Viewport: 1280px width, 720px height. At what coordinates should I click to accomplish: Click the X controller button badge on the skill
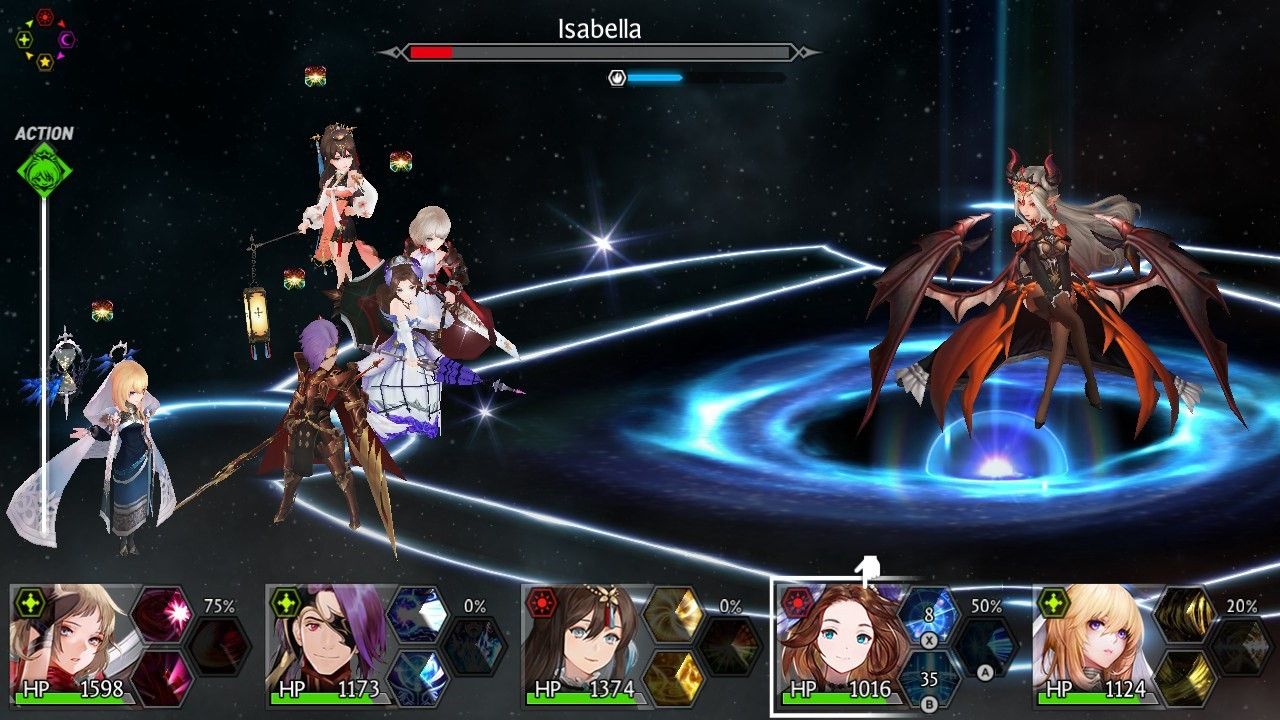(928, 640)
